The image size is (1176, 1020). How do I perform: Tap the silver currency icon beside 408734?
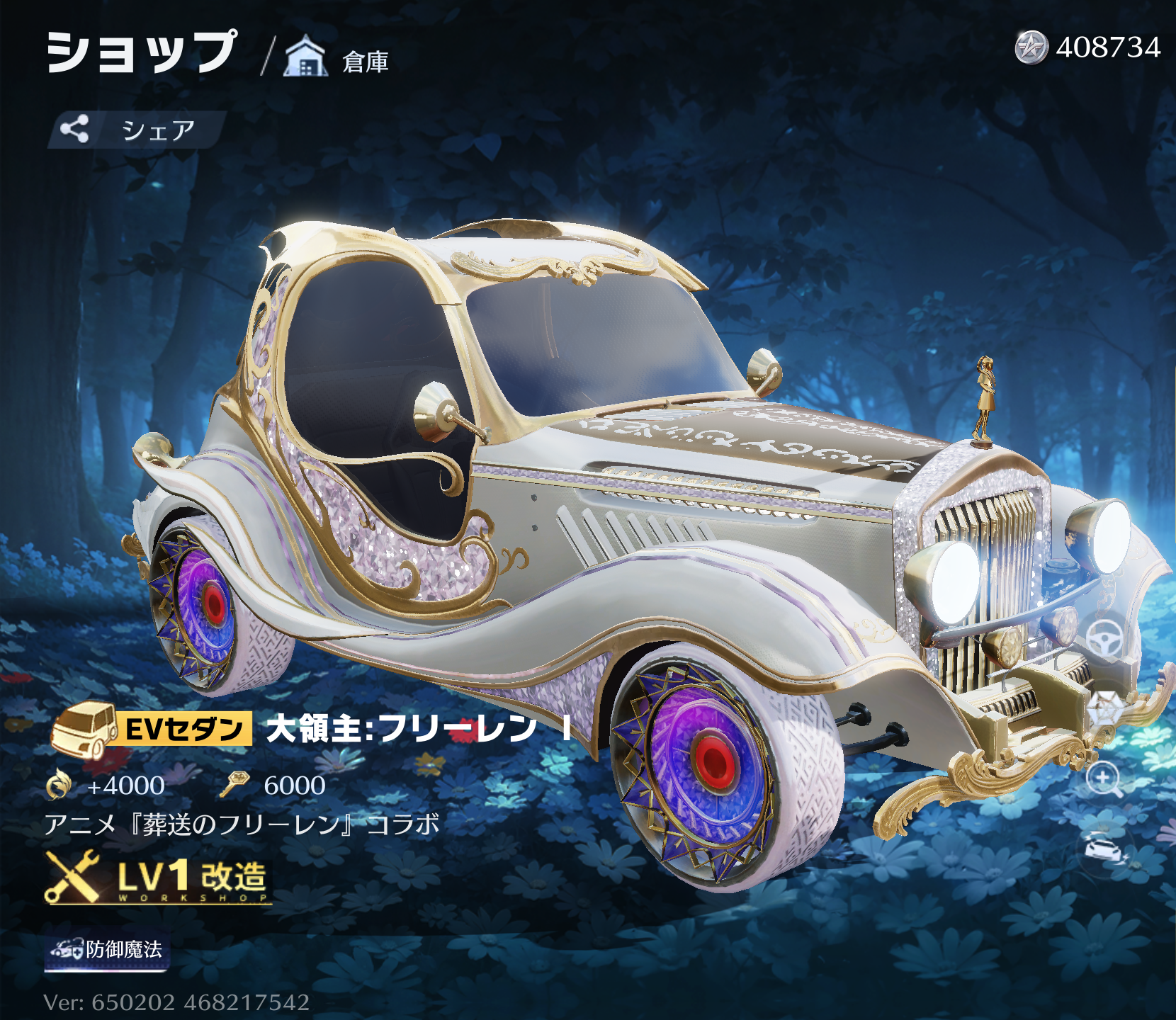1033,47
